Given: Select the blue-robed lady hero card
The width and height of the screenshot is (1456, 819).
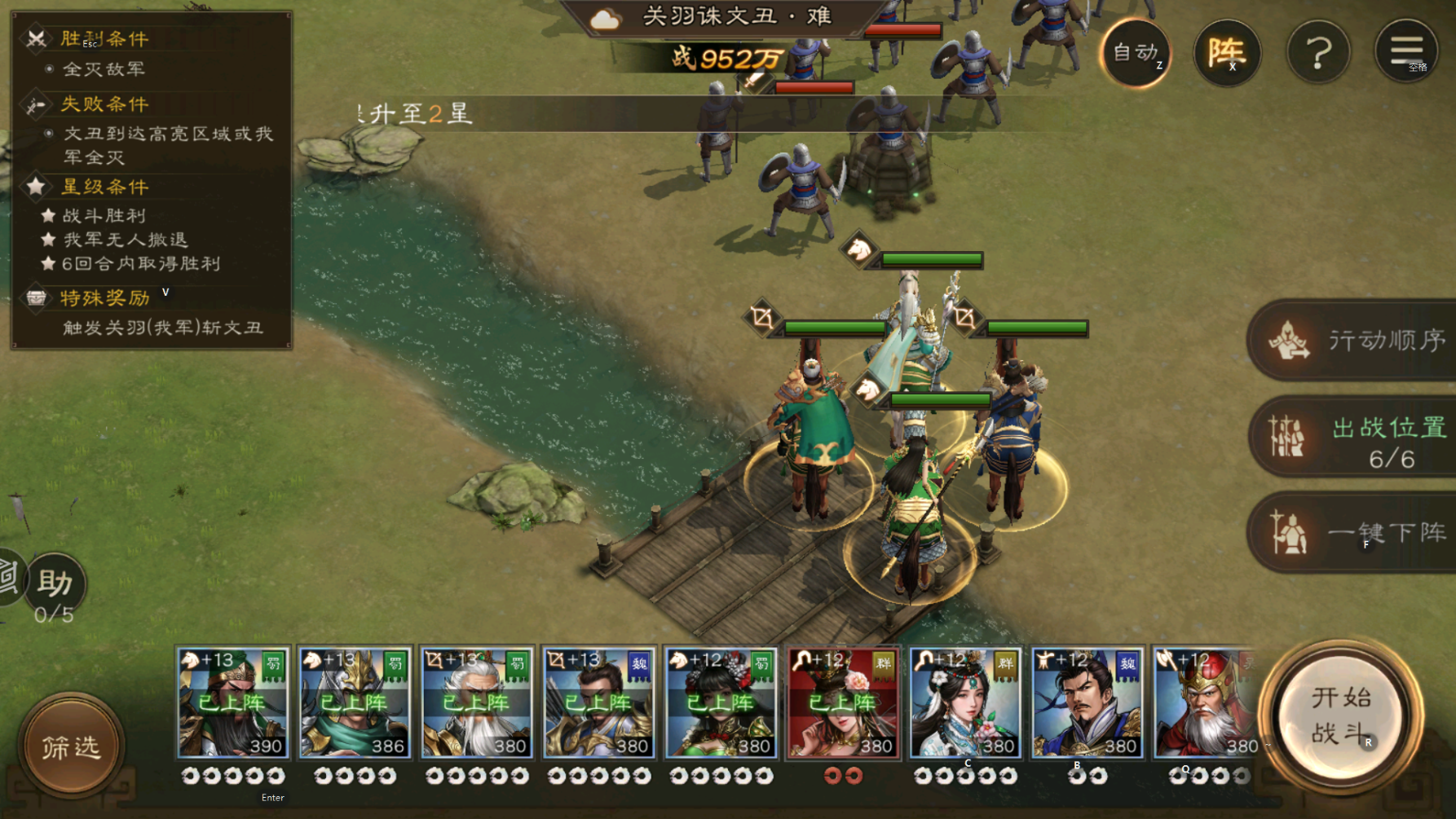Looking at the screenshot, I should click(x=964, y=702).
